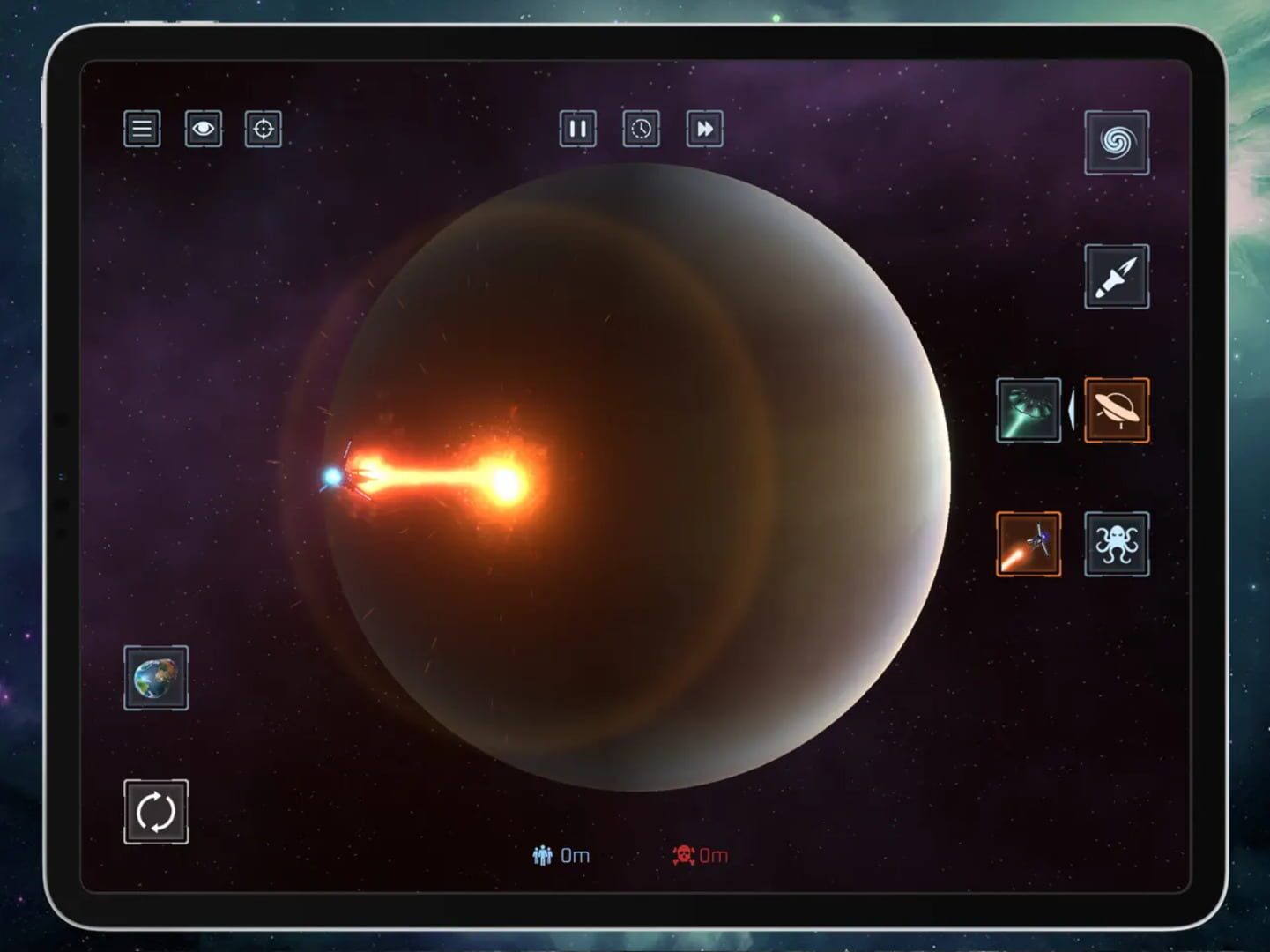Toggle the targeting crosshair tool
The image size is (1270, 952).
262,129
